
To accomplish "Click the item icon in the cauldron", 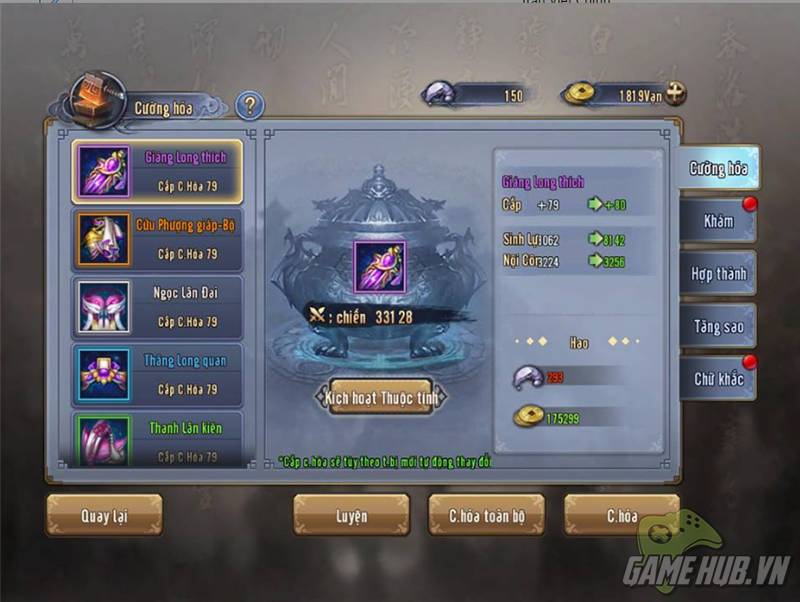I will click(x=379, y=266).
